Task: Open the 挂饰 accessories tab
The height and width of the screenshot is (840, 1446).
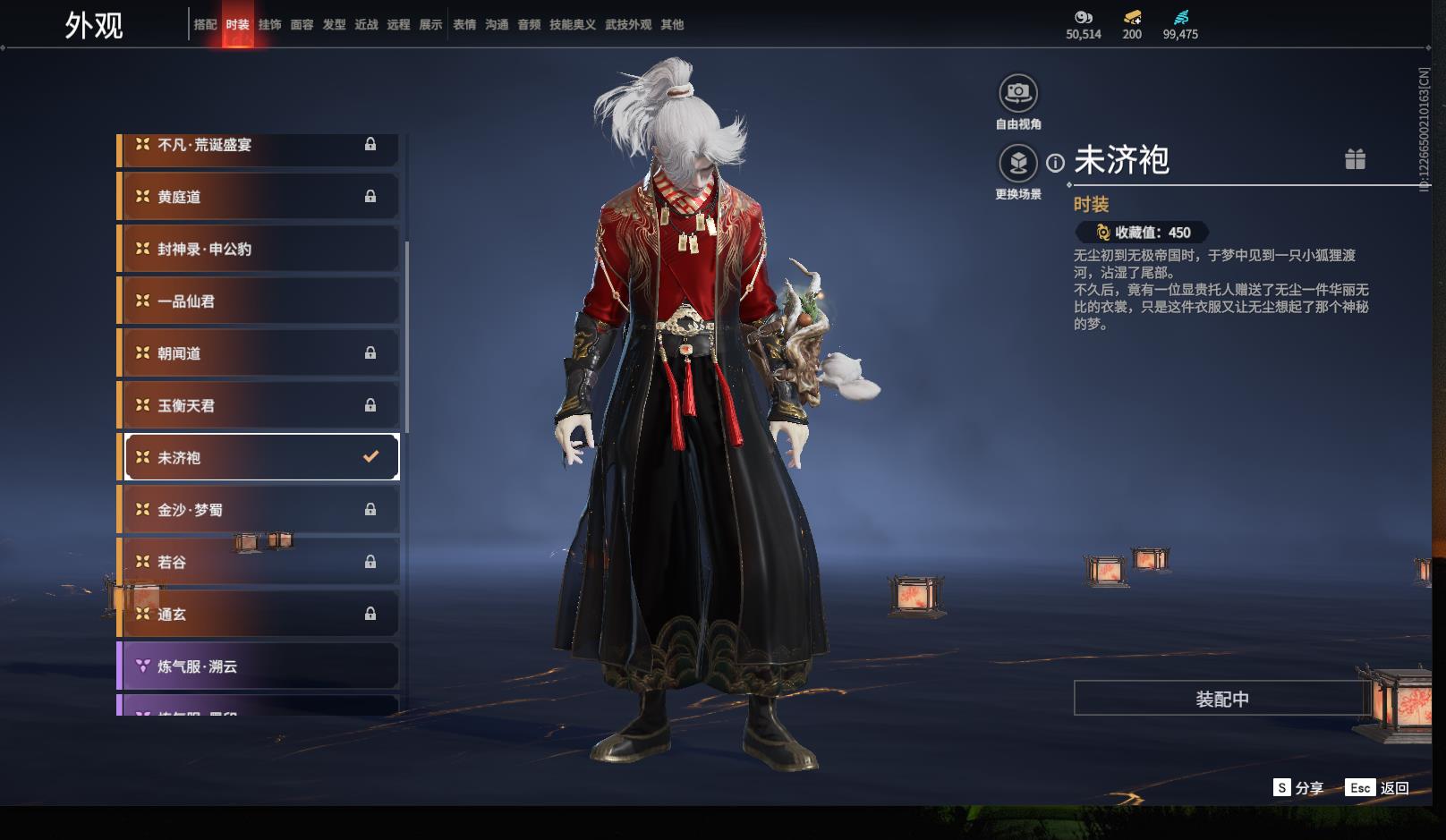Action: (269, 25)
